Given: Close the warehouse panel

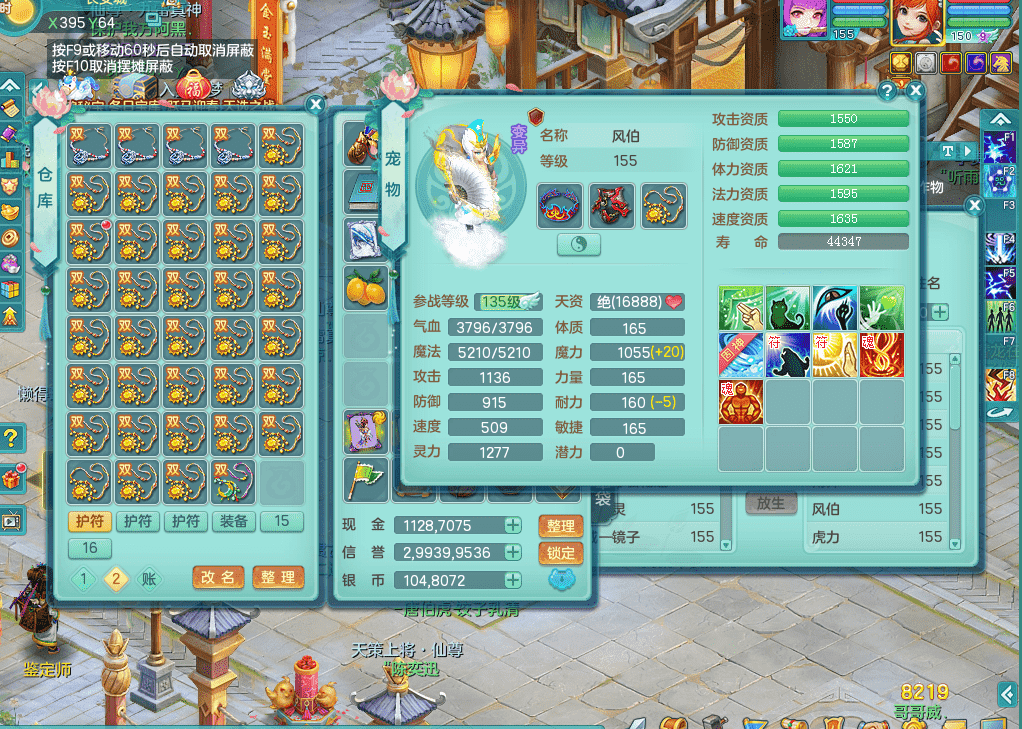Looking at the screenshot, I should tap(315, 103).
